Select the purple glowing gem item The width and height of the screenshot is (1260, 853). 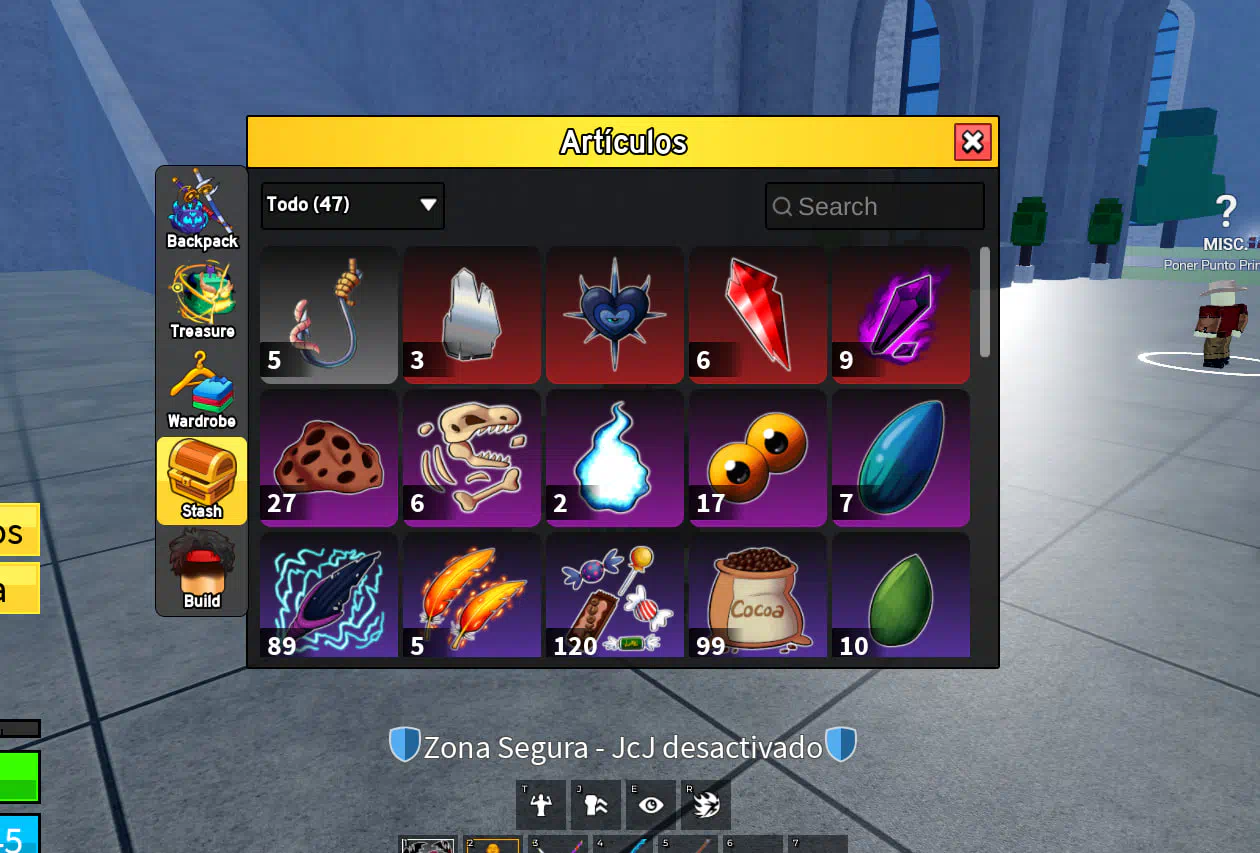901,315
